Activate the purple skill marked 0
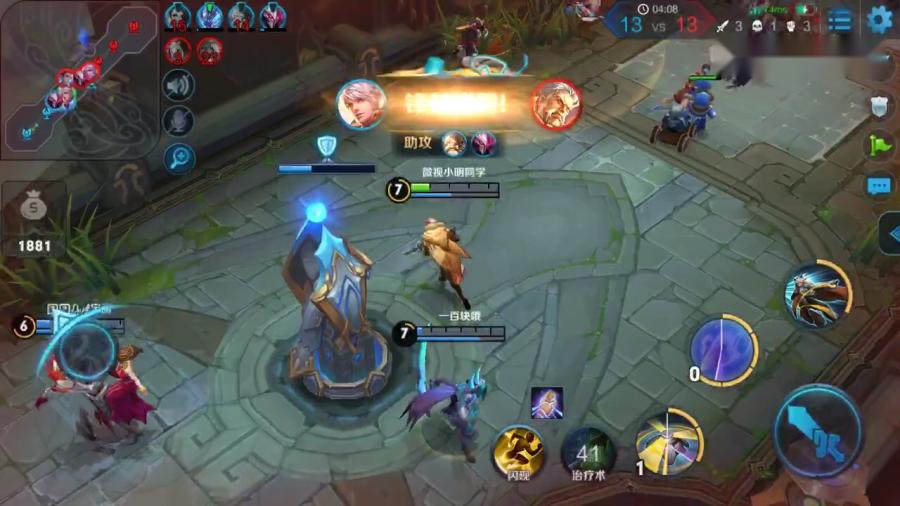This screenshot has width=900, height=506. [x=724, y=350]
